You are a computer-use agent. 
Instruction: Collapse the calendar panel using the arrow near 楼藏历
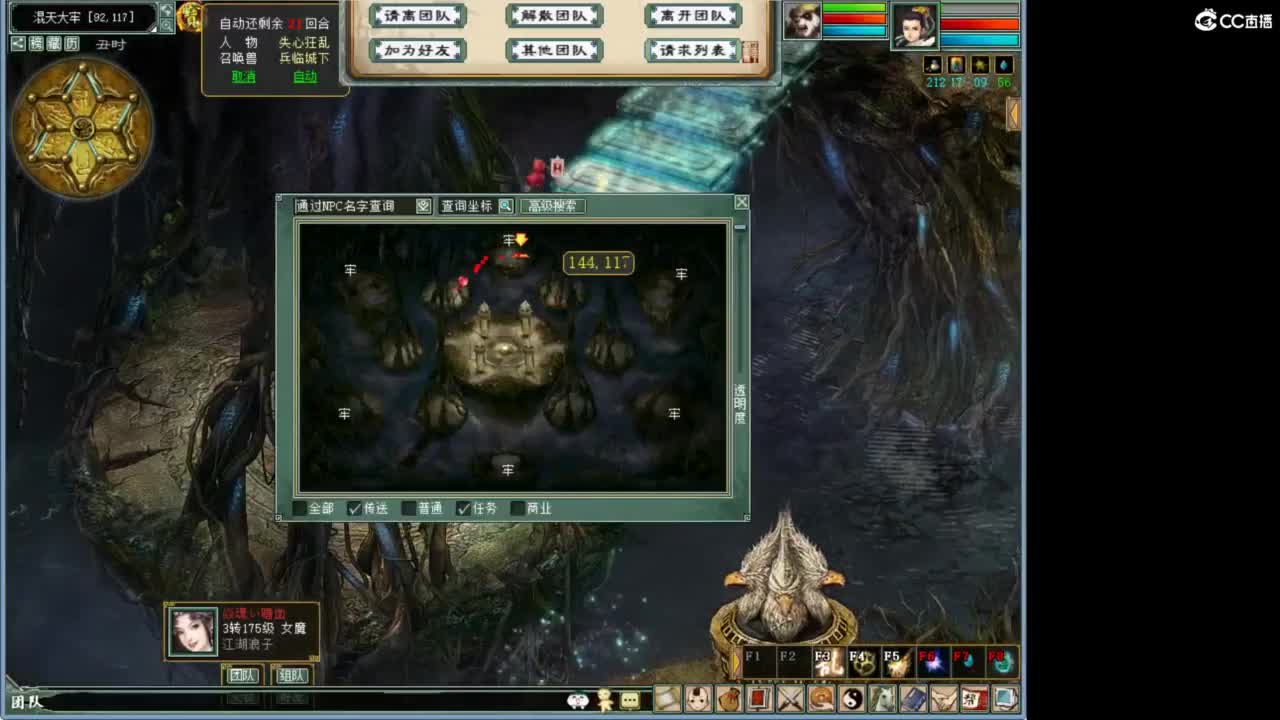[17, 43]
